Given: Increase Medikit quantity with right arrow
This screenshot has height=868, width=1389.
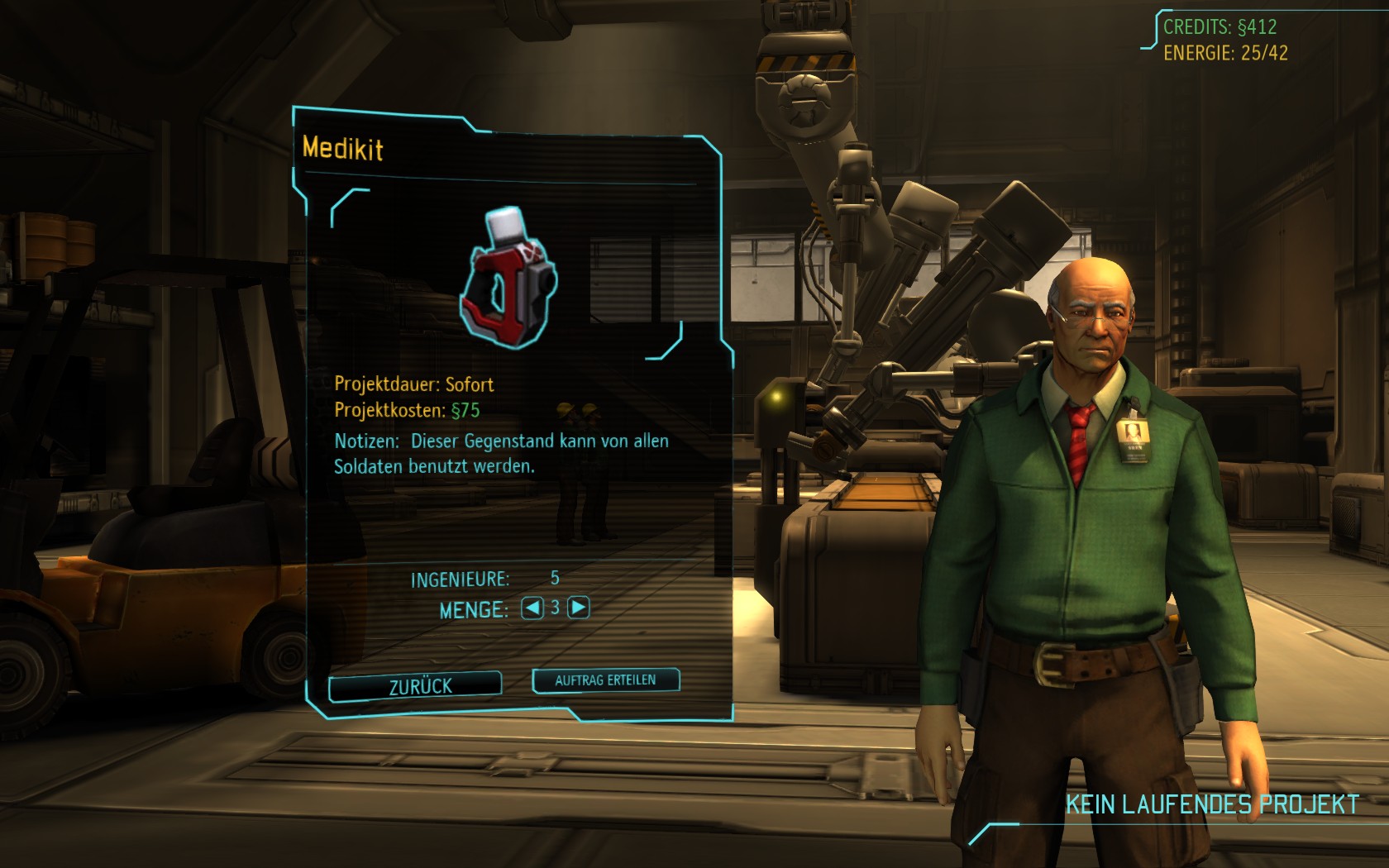Looking at the screenshot, I should tap(579, 608).
